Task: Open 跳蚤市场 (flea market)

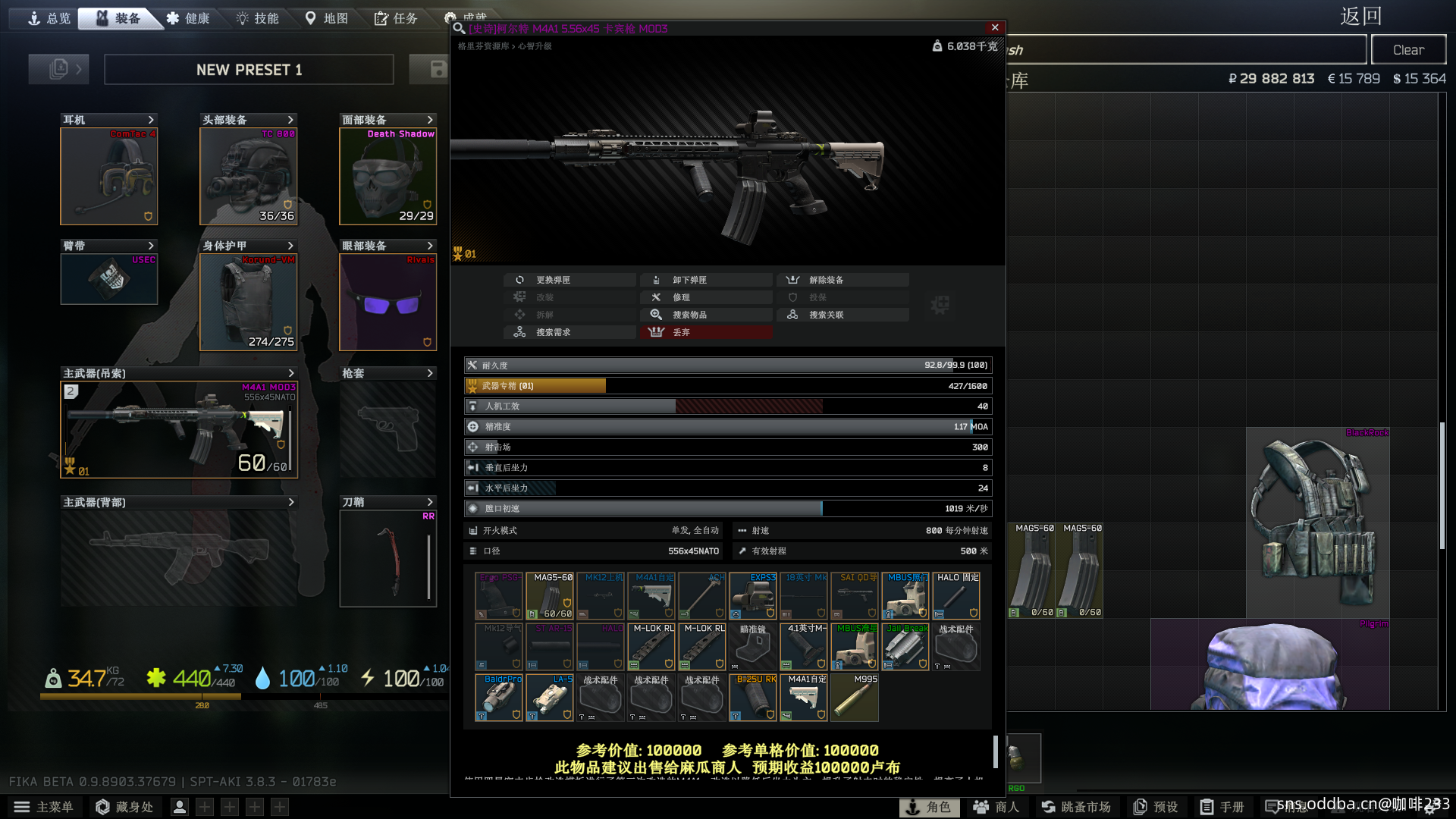Action: tap(1076, 807)
